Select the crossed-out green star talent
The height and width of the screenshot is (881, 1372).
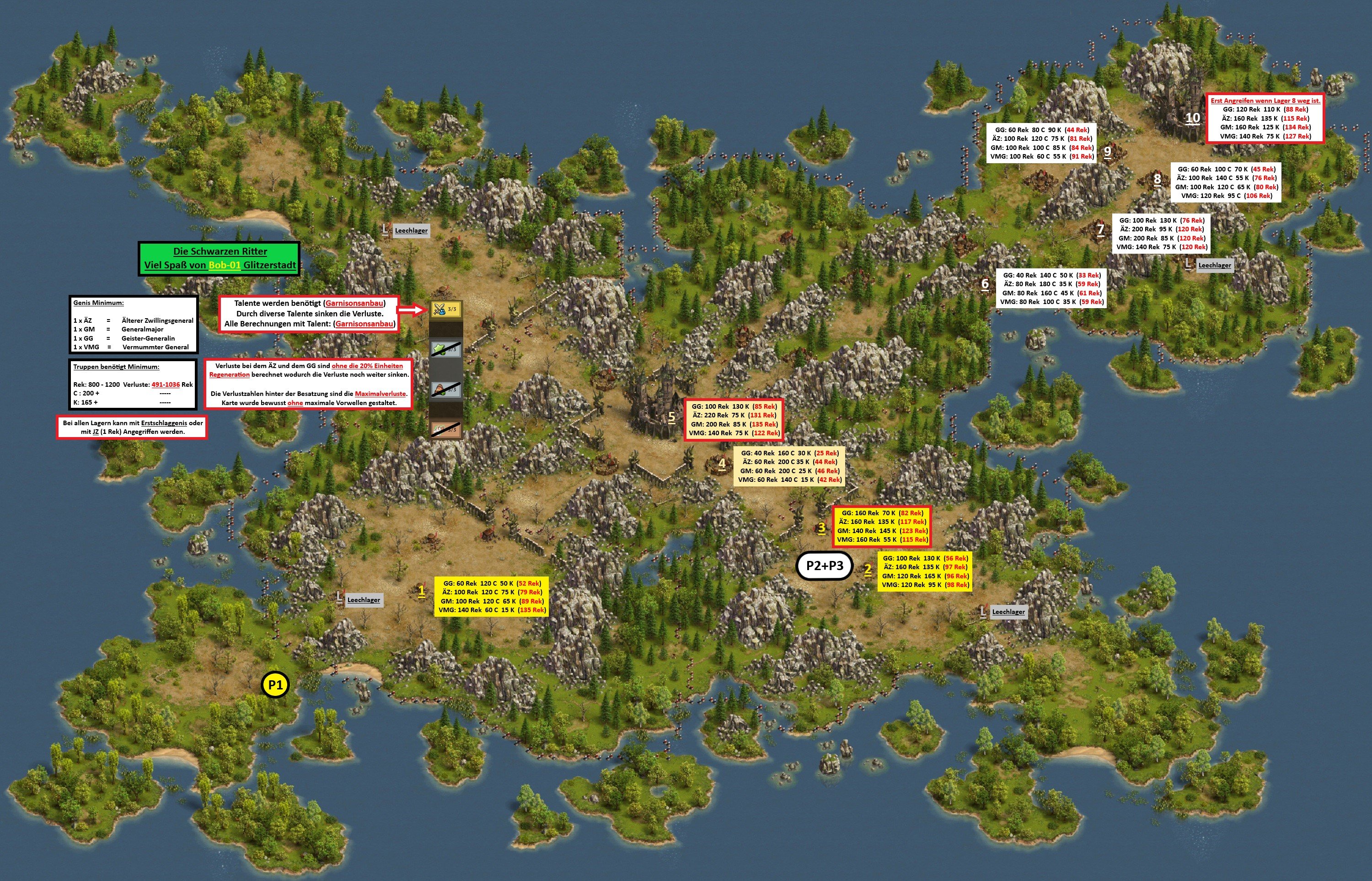click(x=445, y=348)
